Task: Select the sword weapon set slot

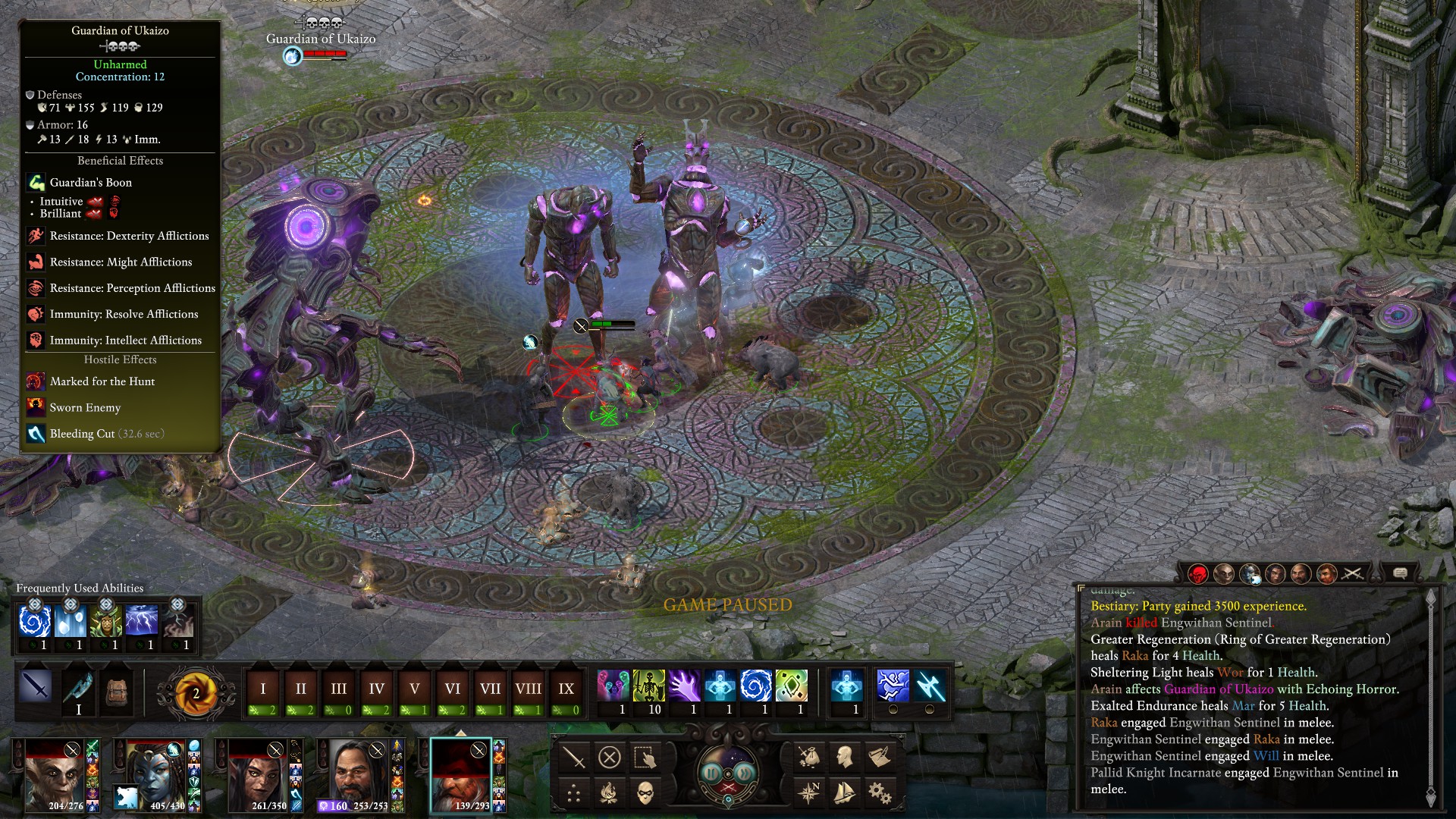Action: pos(36,687)
